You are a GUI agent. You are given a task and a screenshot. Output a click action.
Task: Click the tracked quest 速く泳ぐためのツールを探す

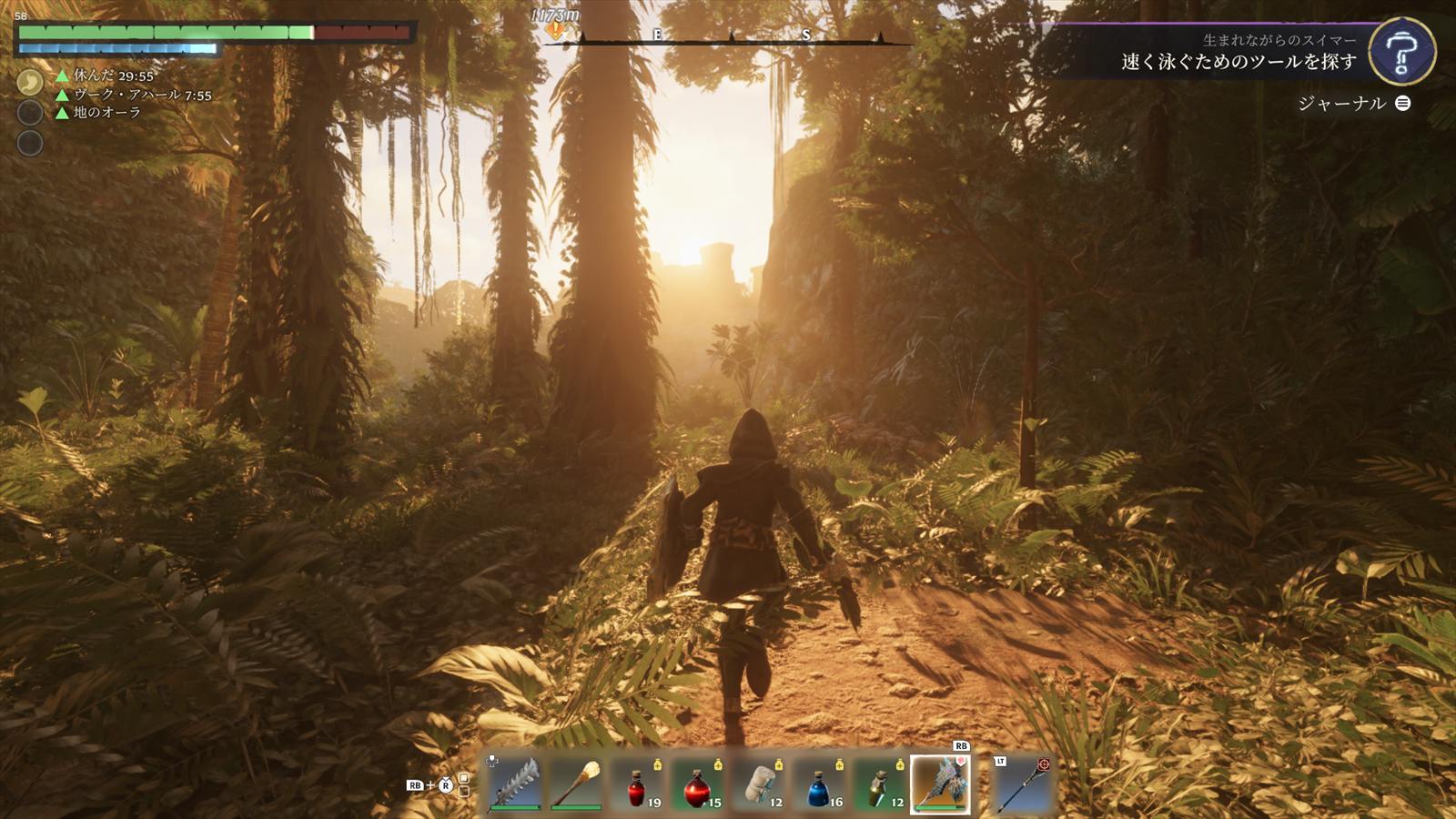point(1239,62)
